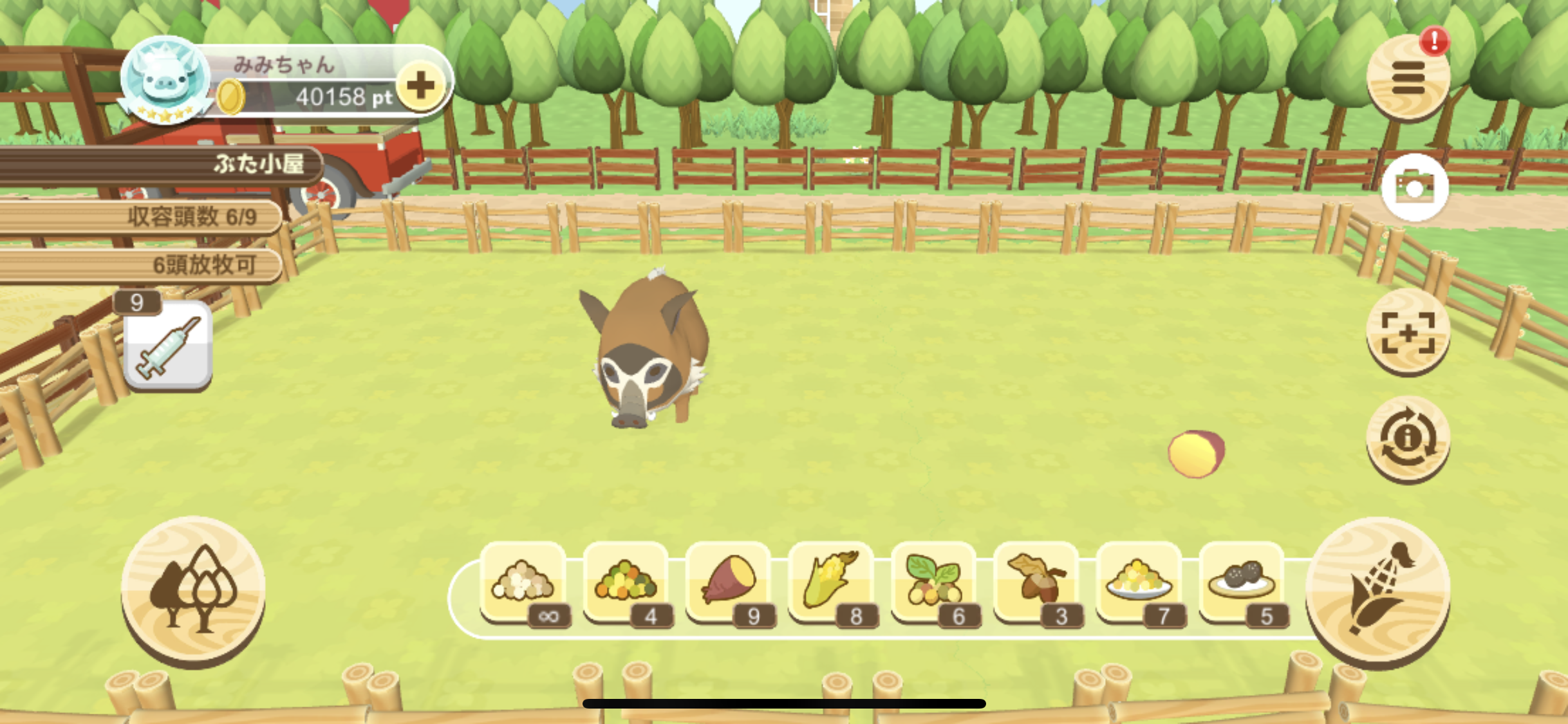Activate the focus frame target button
This screenshot has width=1568, height=724.
pyautogui.click(x=1408, y=332)
